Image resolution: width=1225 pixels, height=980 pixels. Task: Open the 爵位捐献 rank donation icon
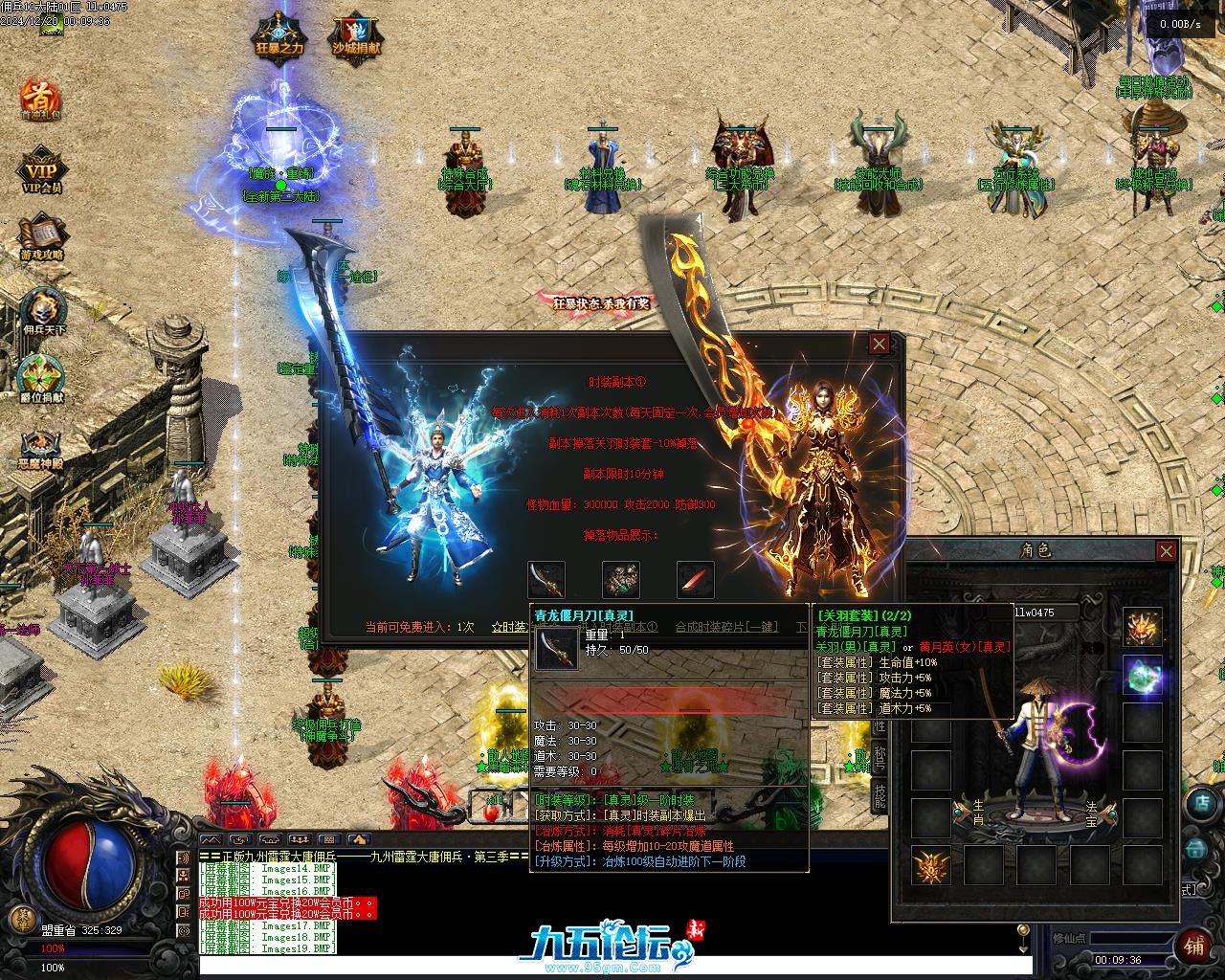[41, 377]
